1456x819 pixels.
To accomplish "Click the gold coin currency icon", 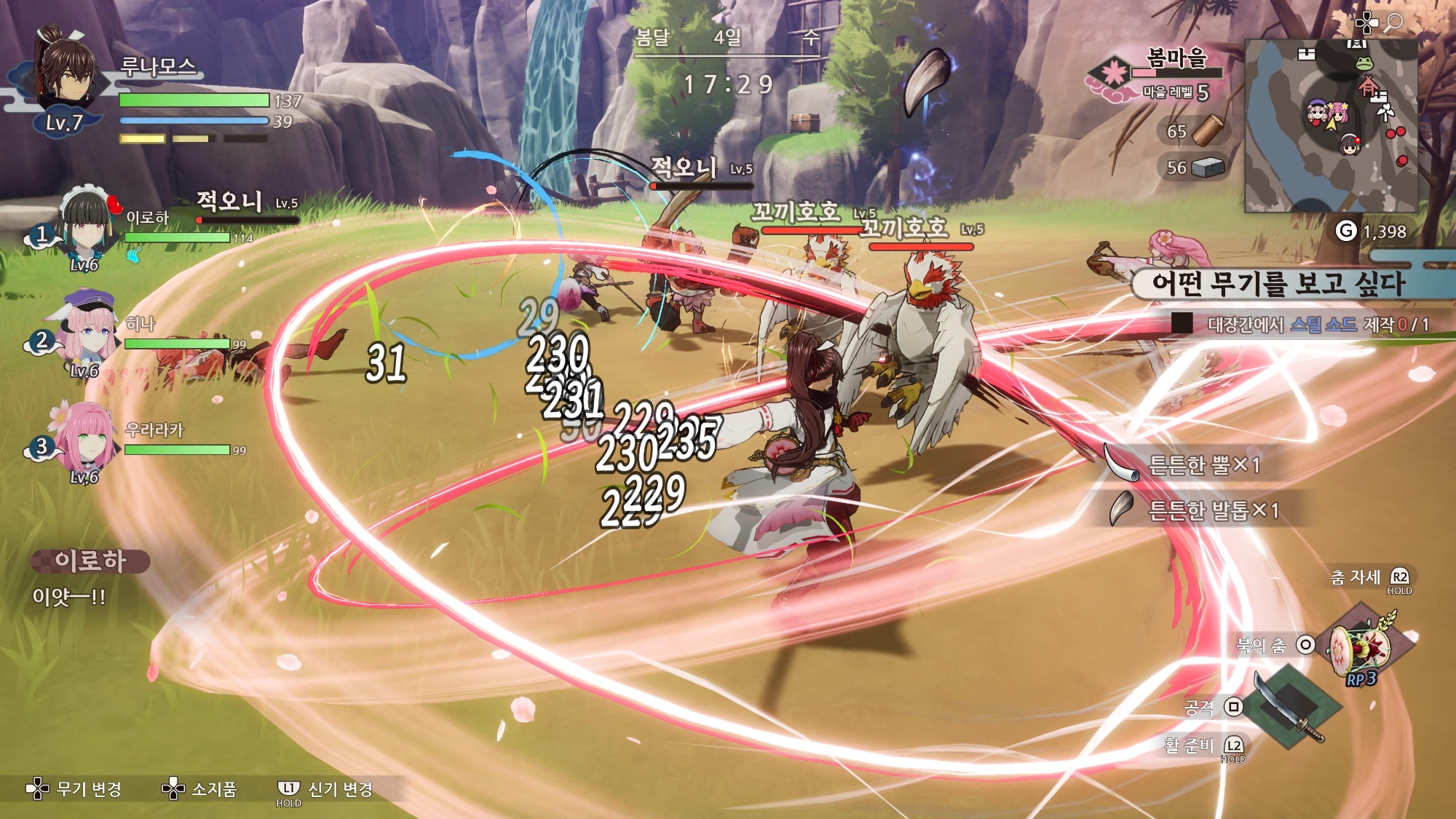I will point(1346,232).
